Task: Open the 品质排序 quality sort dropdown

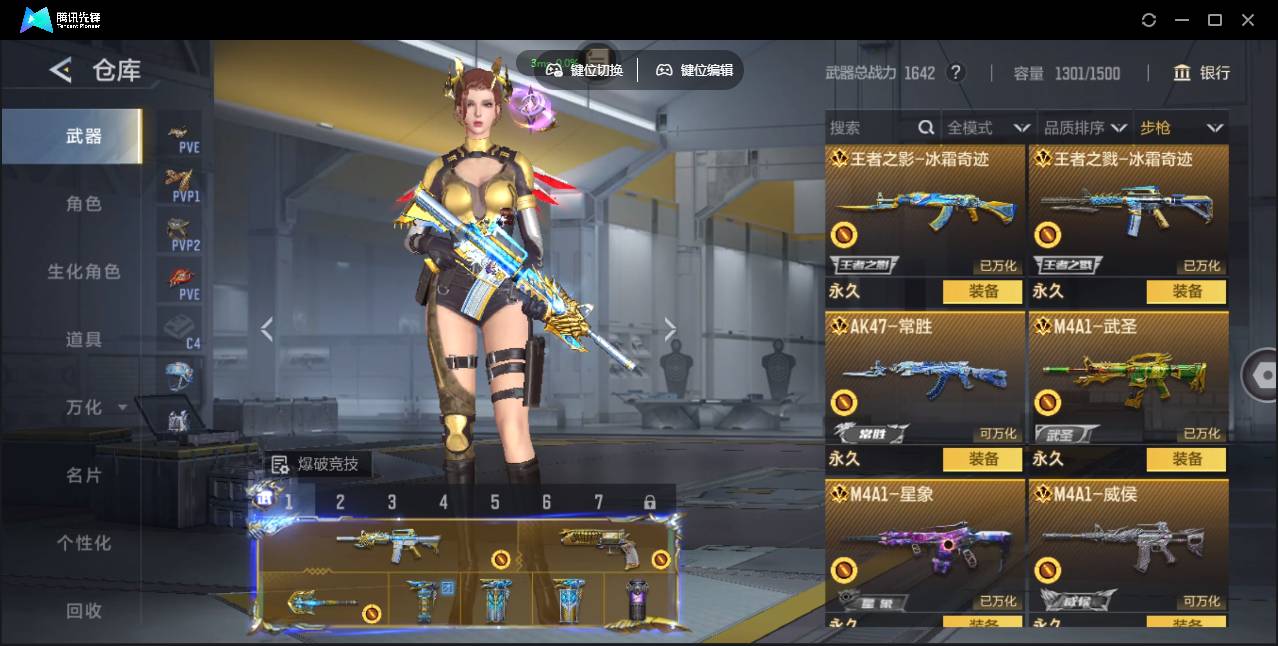Action: pos(1085,128)
